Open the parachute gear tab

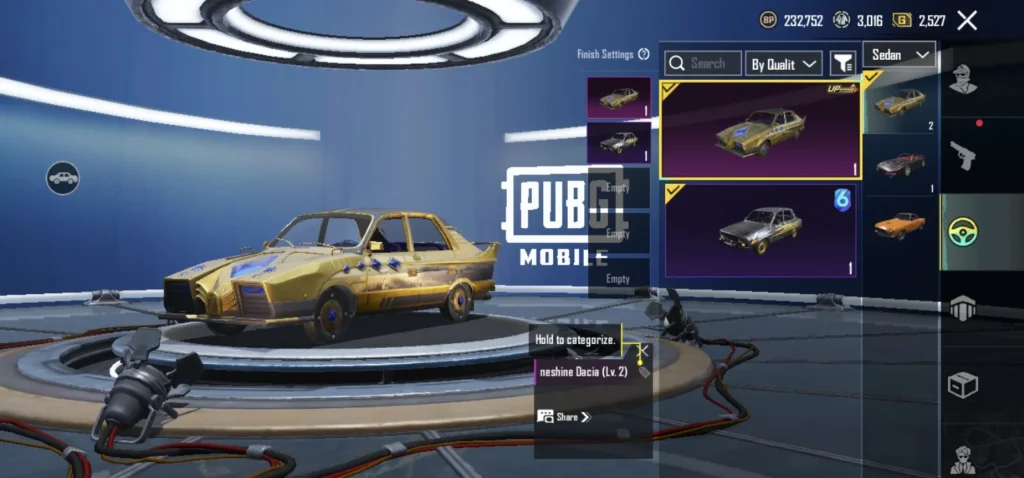(963, 308)
